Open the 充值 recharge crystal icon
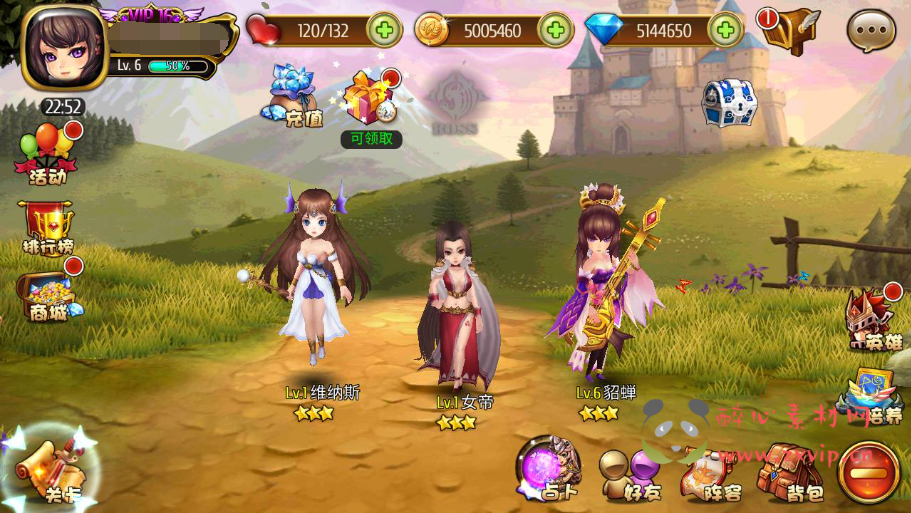Screen dimensions: 911x513 pyautogui.click(x=294, y=95)
